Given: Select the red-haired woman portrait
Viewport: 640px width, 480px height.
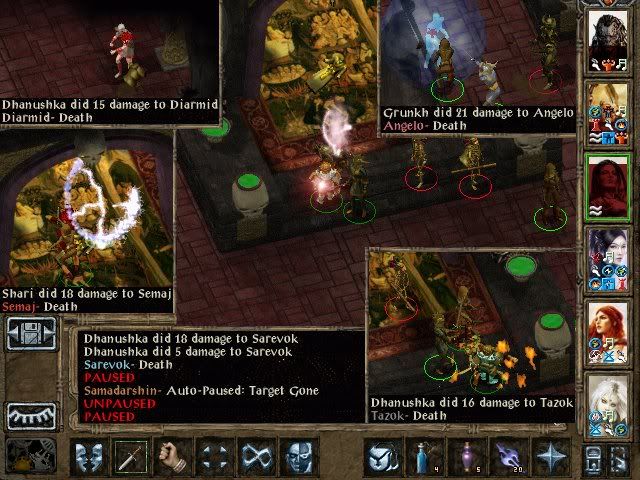Looking at the screenshot, I should point(607,332).
